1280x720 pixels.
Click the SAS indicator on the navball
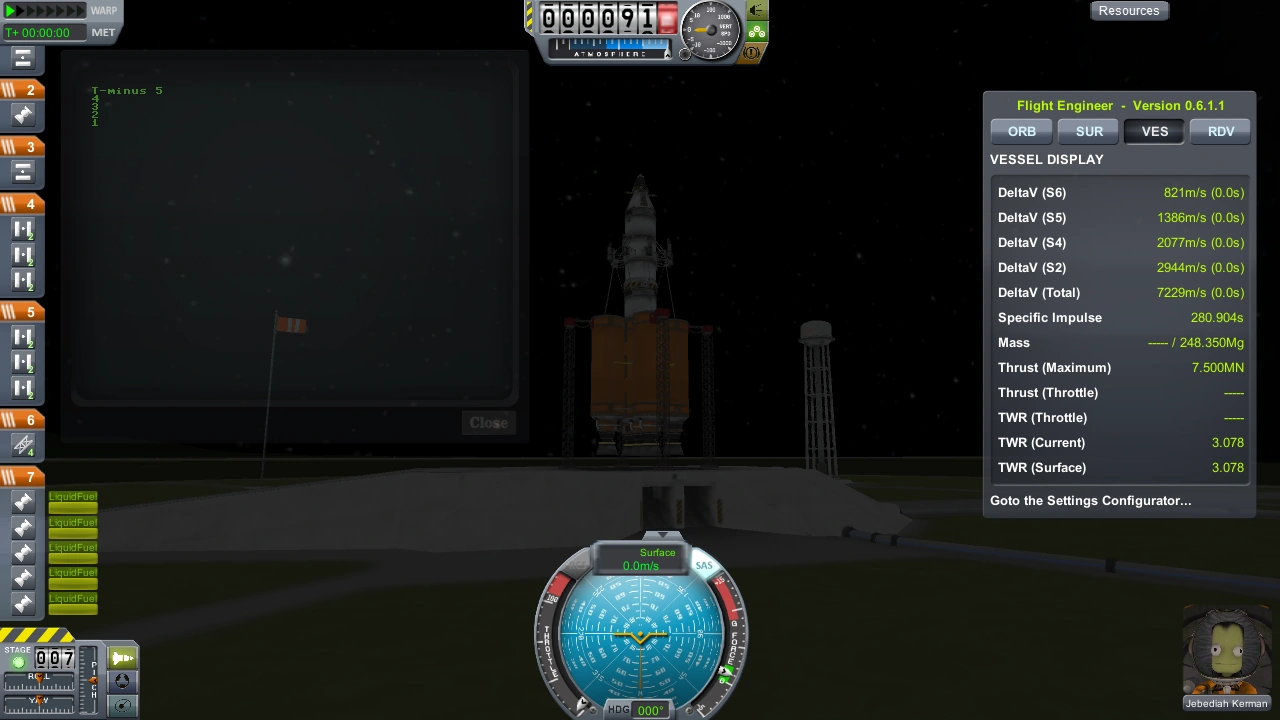pyautogui.click(x=704, y=566)
